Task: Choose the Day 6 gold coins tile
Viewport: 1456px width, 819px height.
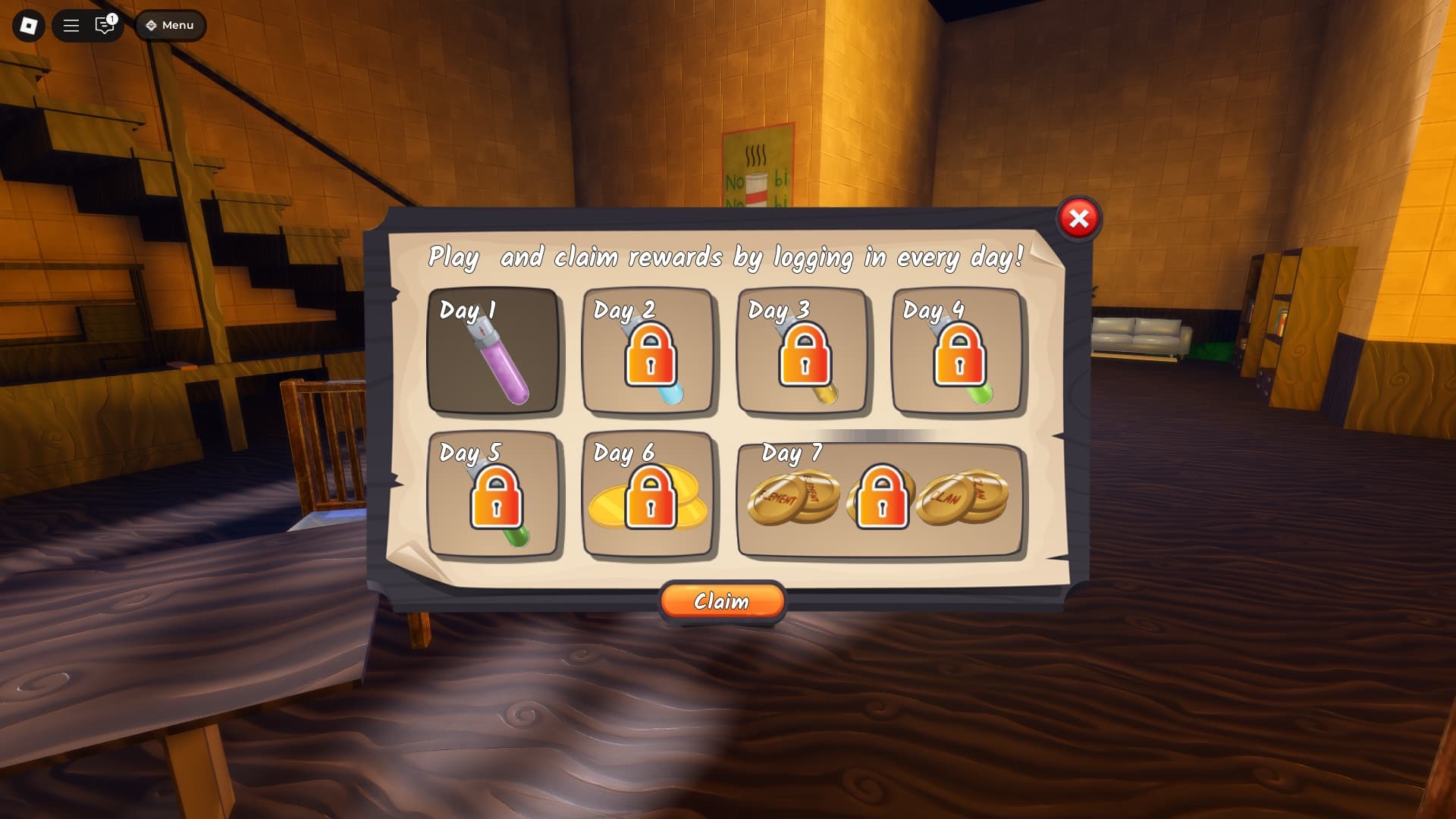Action: 648,494
